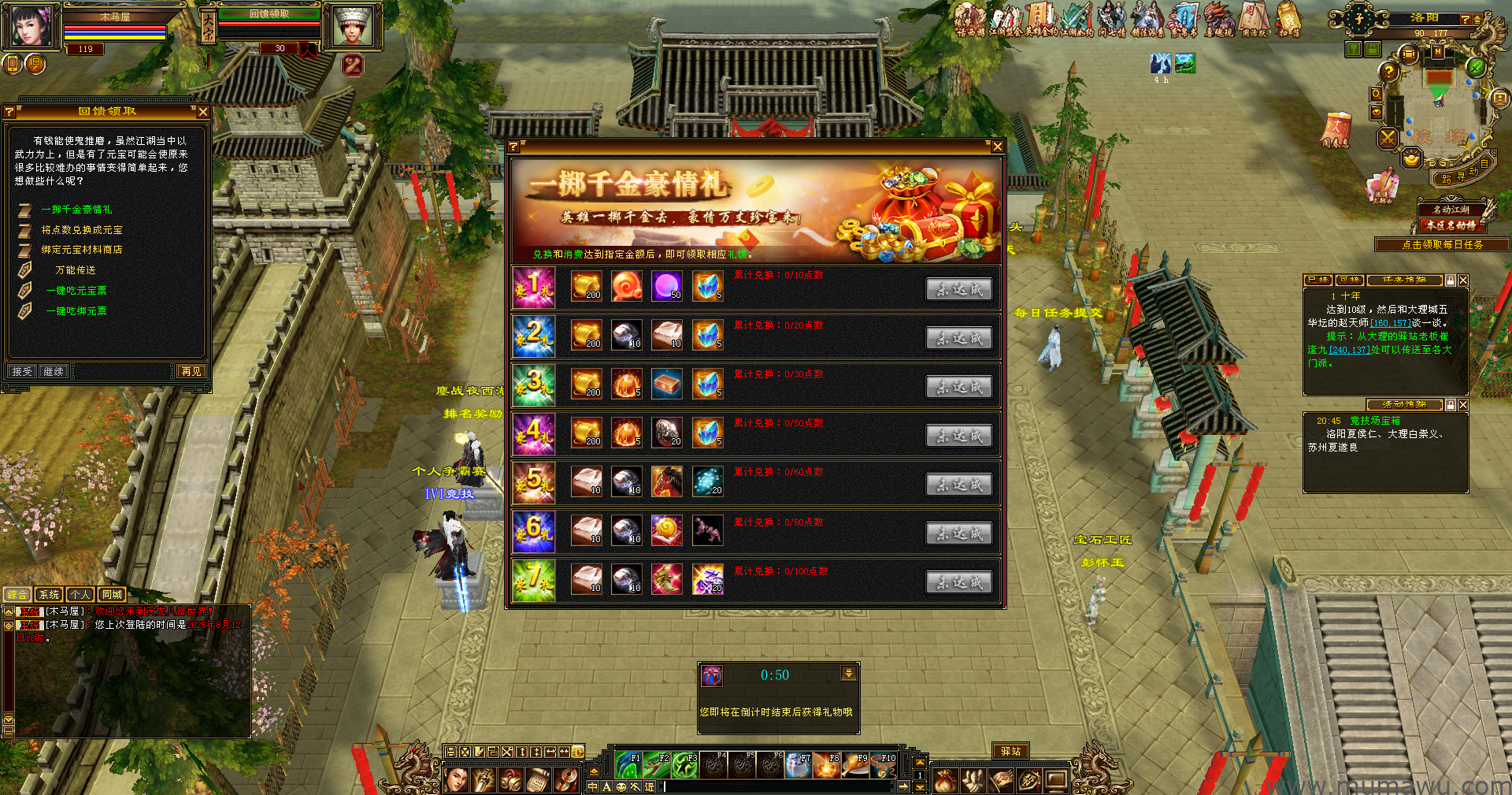The height and width of the screenshot is (795, 1512).
Task: Switch to the 系统 chat tab
Action: point(49,595)
